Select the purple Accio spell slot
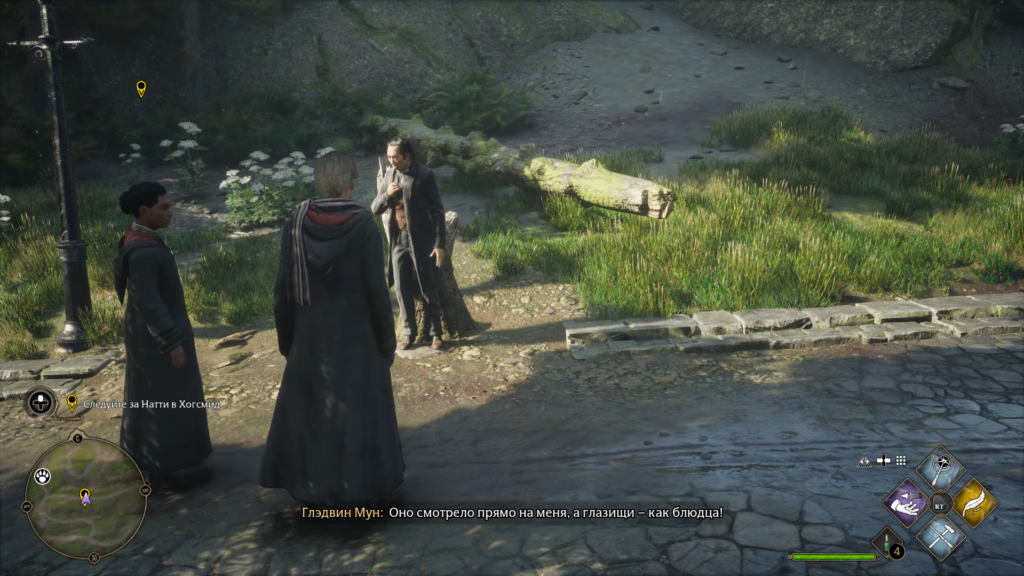Screen dimensions: 1024x576 (906, 502)
